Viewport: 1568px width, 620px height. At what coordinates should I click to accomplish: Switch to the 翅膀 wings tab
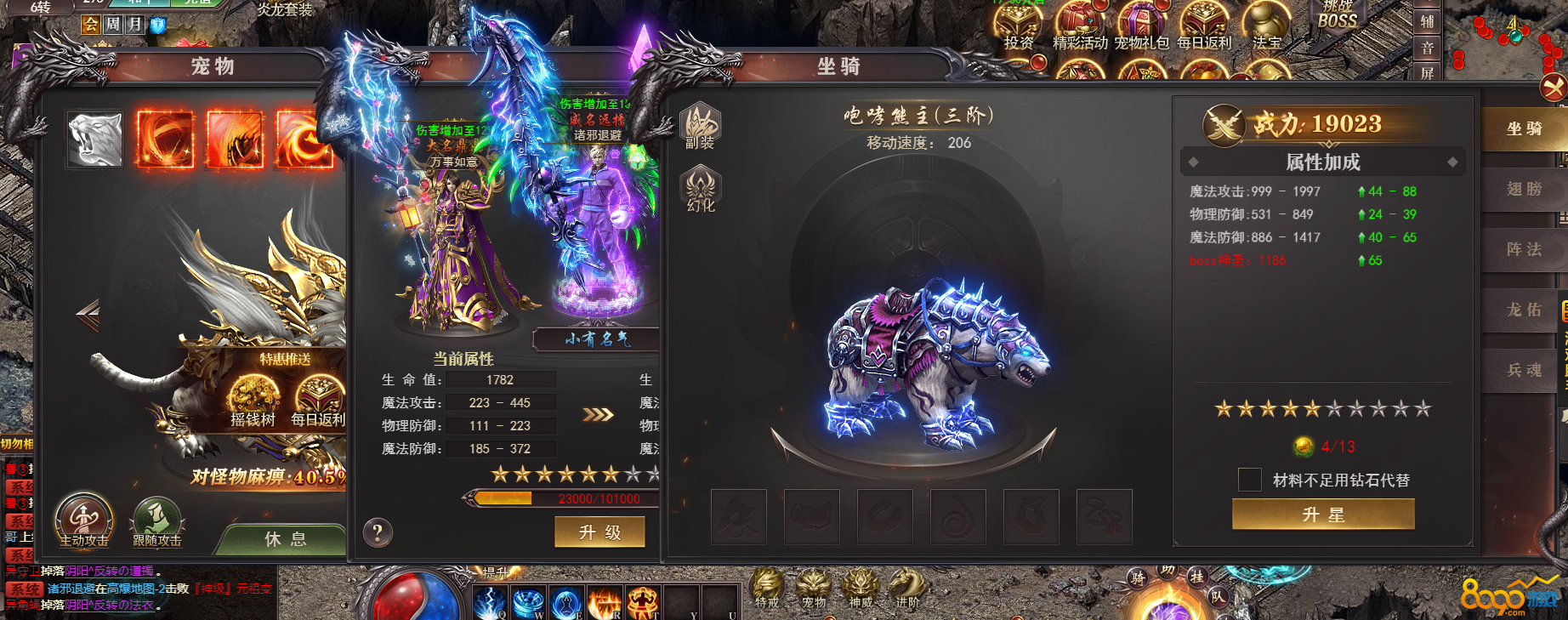[1524, 189]
